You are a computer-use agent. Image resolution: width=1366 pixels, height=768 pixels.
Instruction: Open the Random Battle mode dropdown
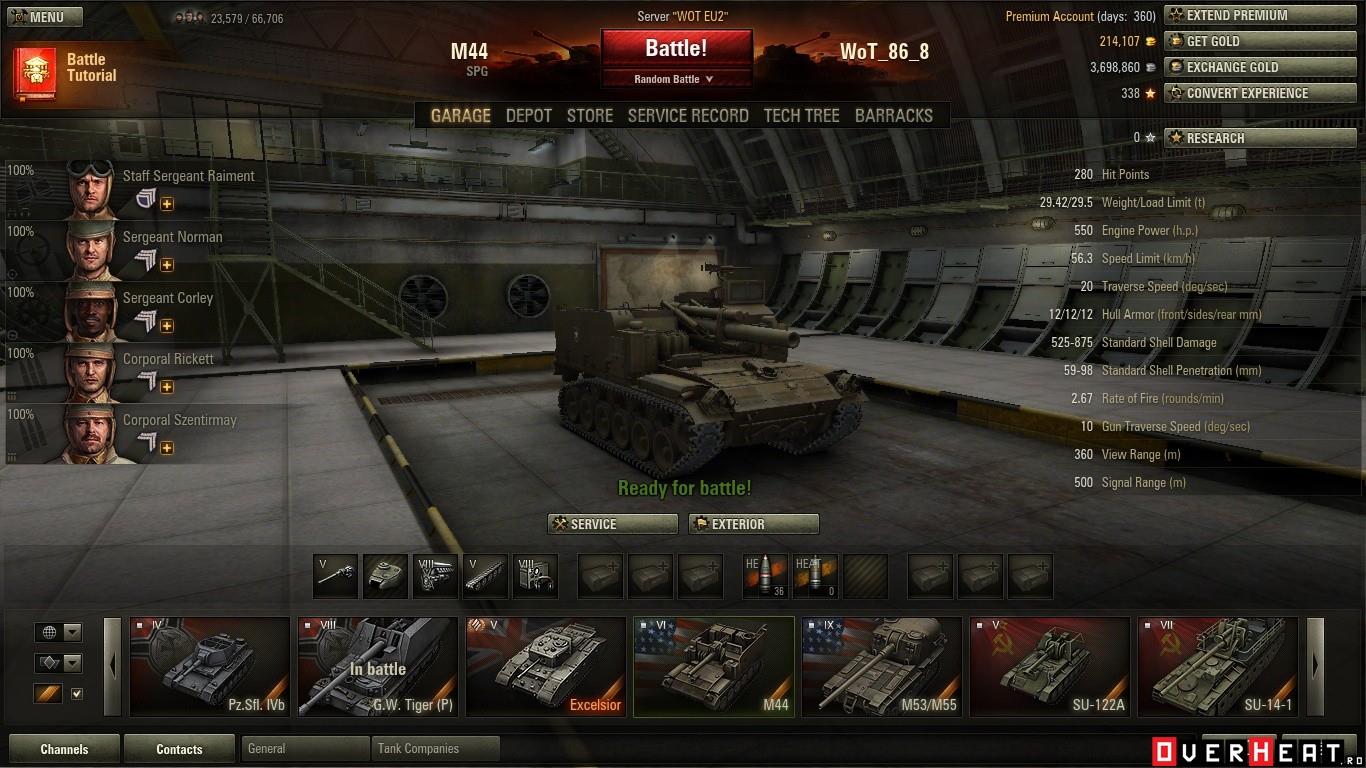[x=676, y=79]
